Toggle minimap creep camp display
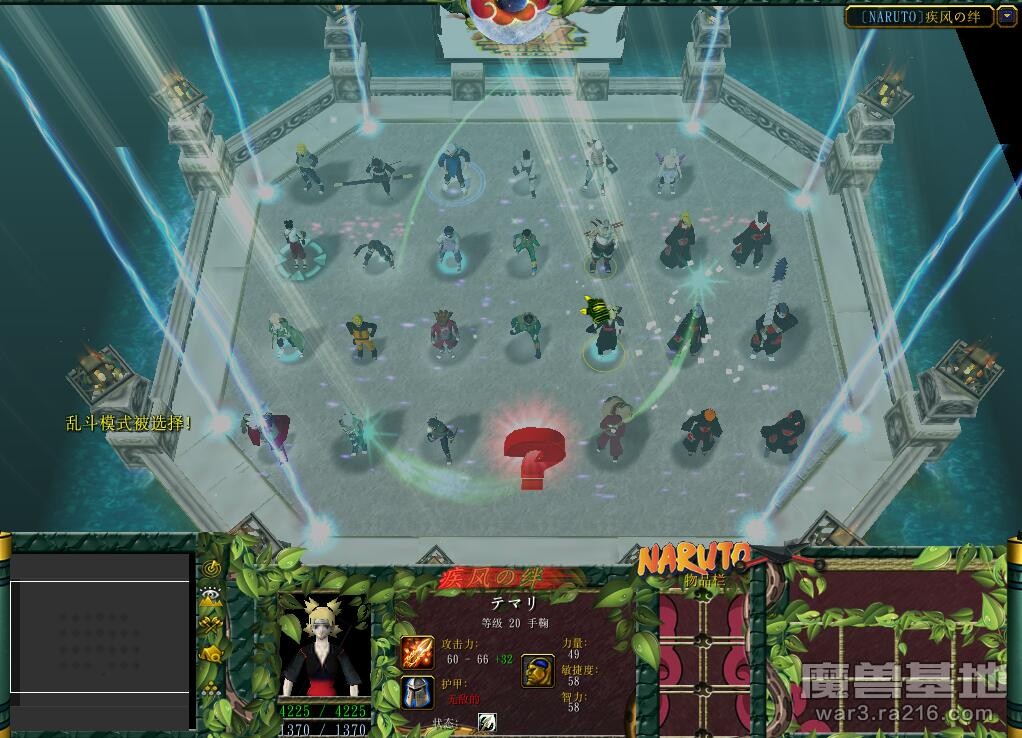Screen dimensions: 1022x738 [x=211, y=654]
